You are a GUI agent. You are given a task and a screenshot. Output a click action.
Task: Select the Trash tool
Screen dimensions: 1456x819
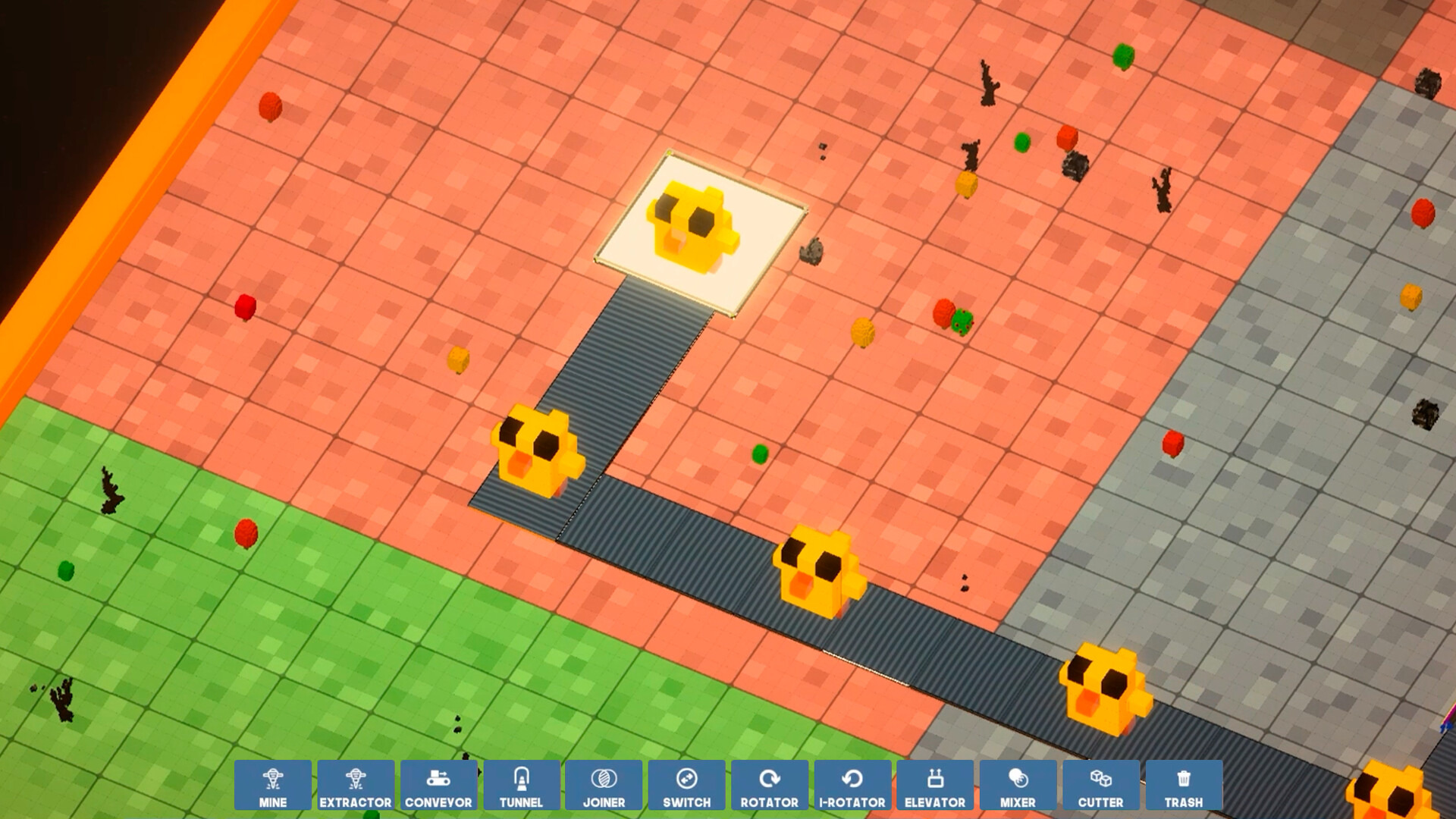1183,784
